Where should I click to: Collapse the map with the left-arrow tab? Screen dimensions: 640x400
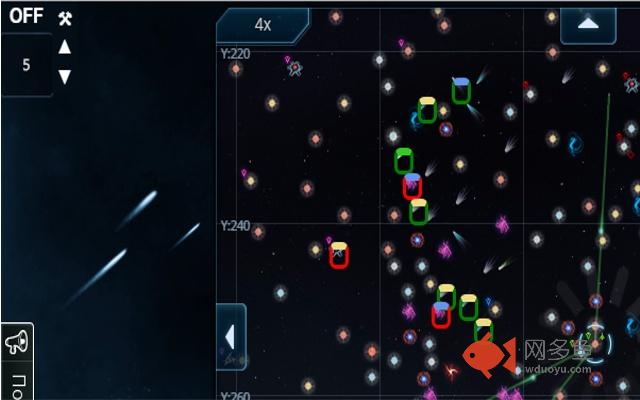231,336
